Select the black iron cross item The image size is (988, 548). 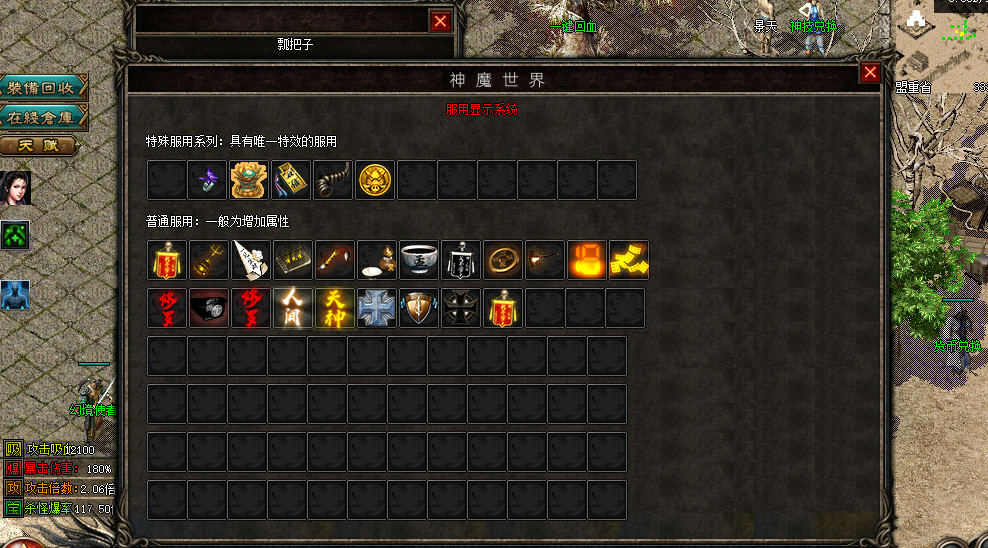click(x=461, y=308)
